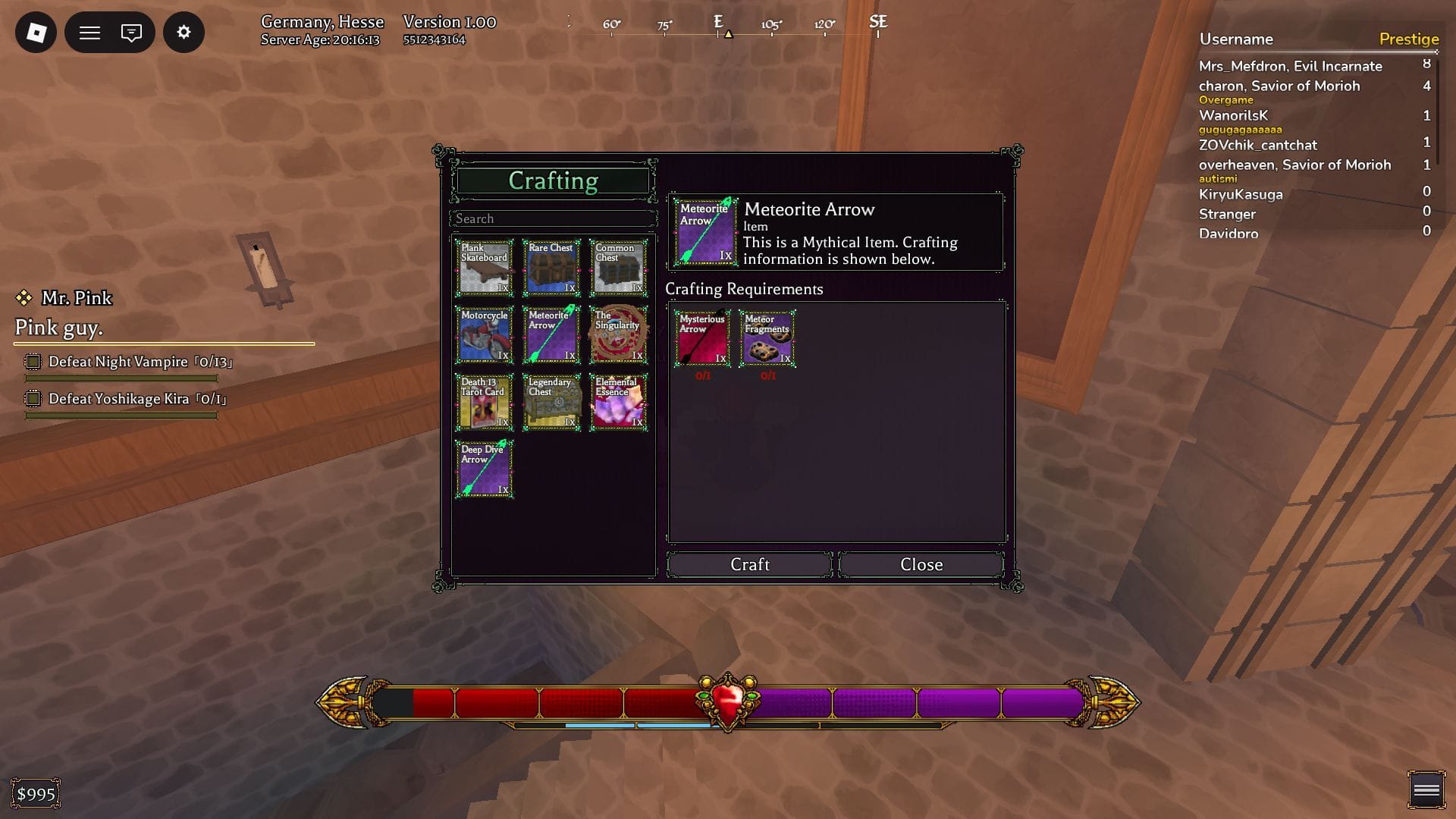Click the crafting Search field
The image size is (1456, 819).
(x=553, y=218)
